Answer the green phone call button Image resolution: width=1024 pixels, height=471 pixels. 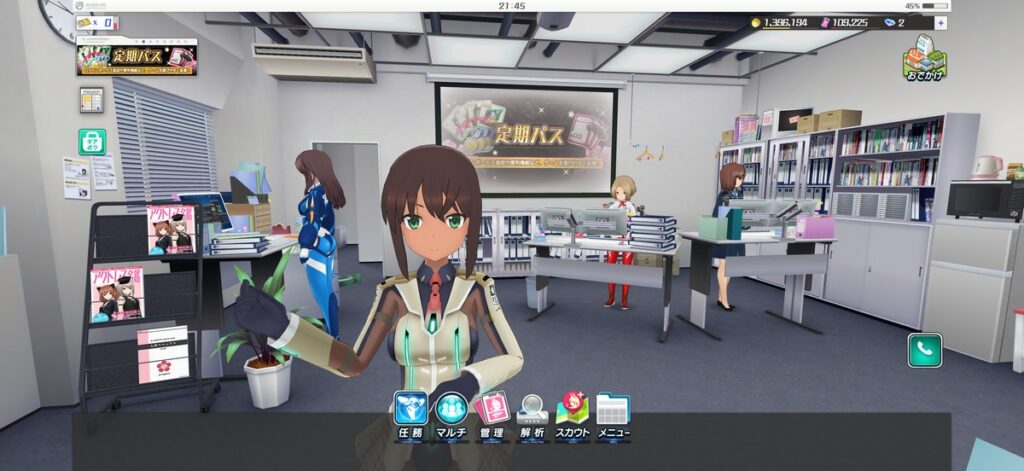click(x=924, y=350)
